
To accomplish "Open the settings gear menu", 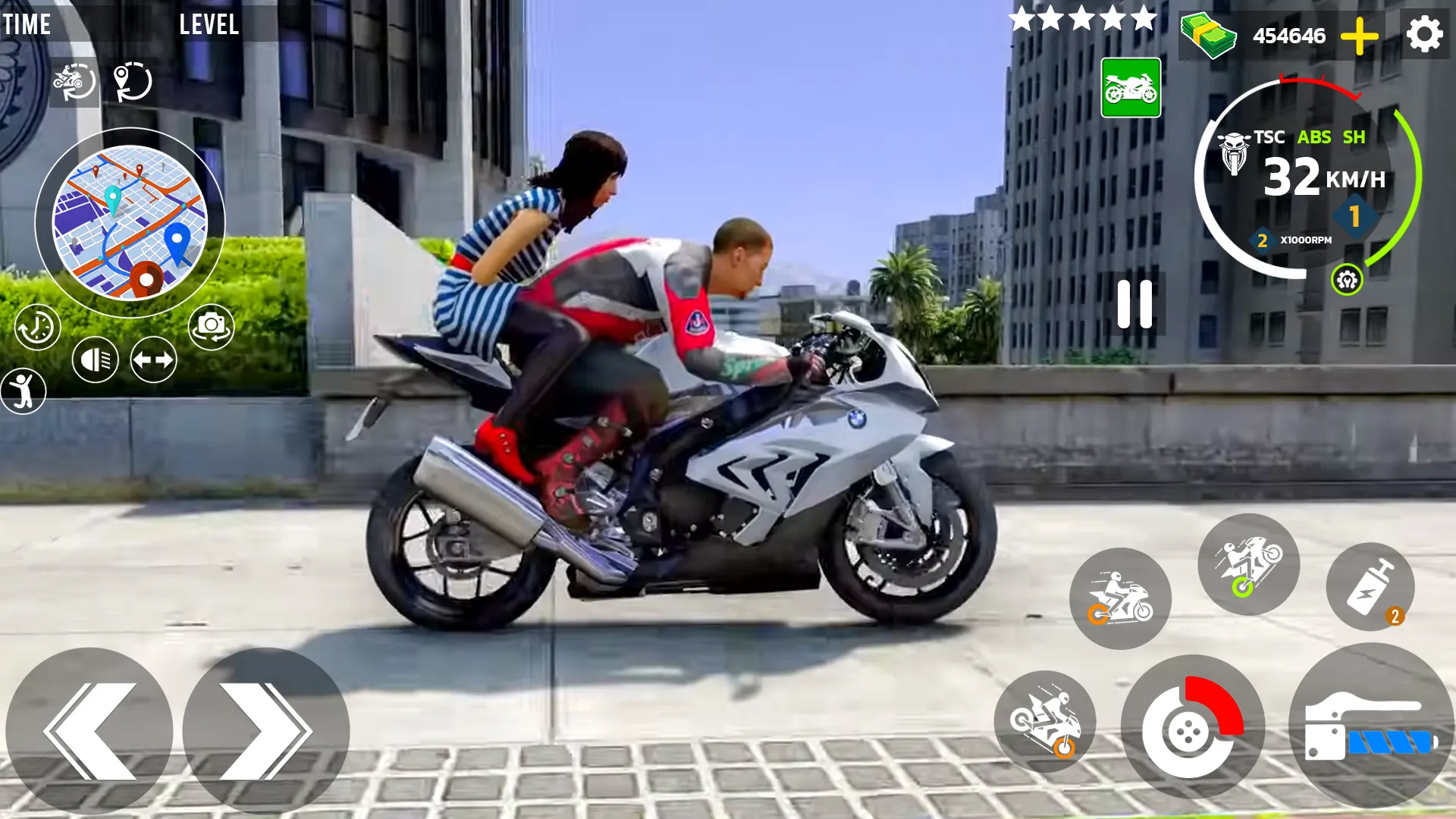I will 1426,33.
